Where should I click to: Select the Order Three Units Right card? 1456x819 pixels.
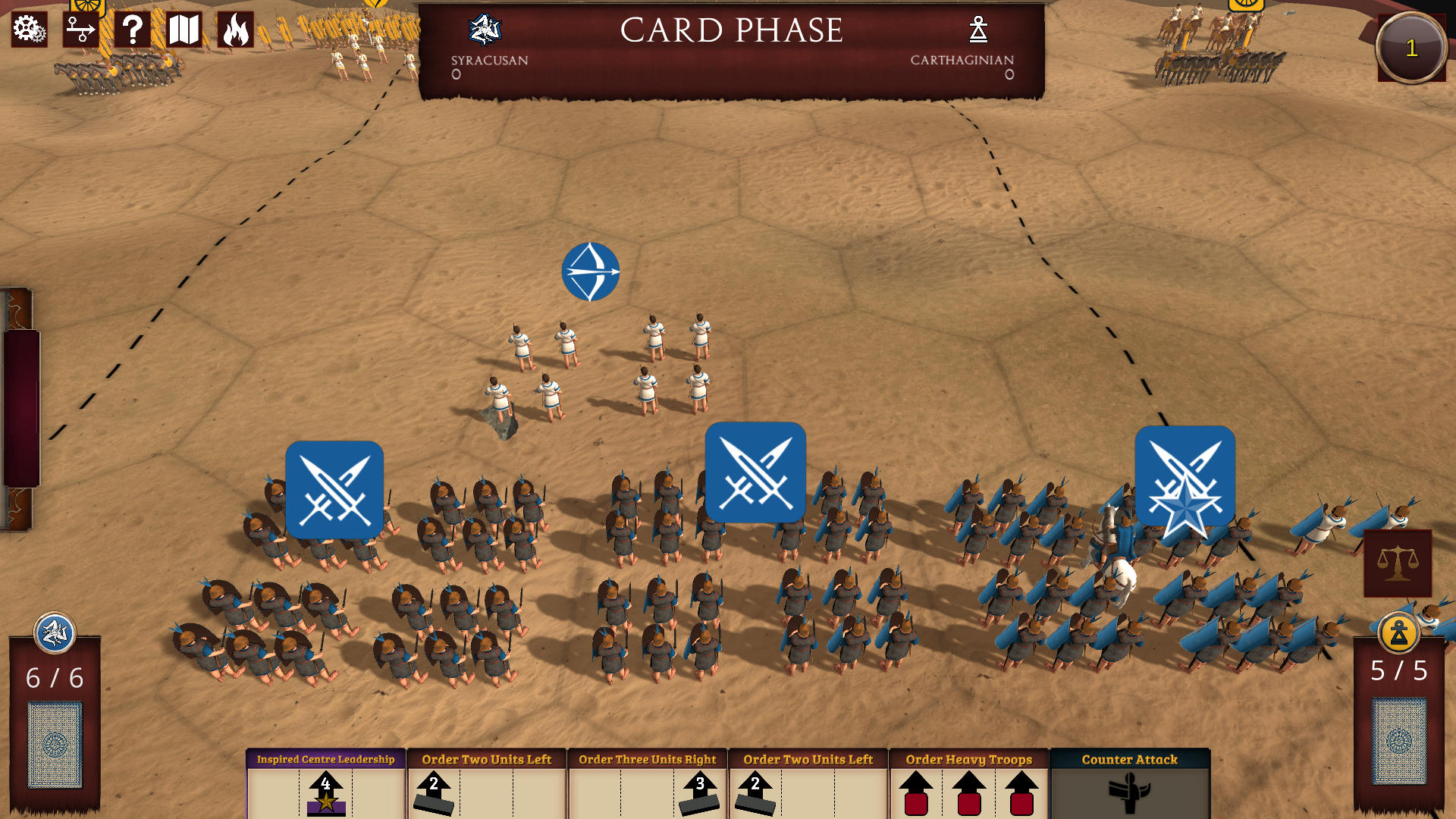tap(646, 781)
